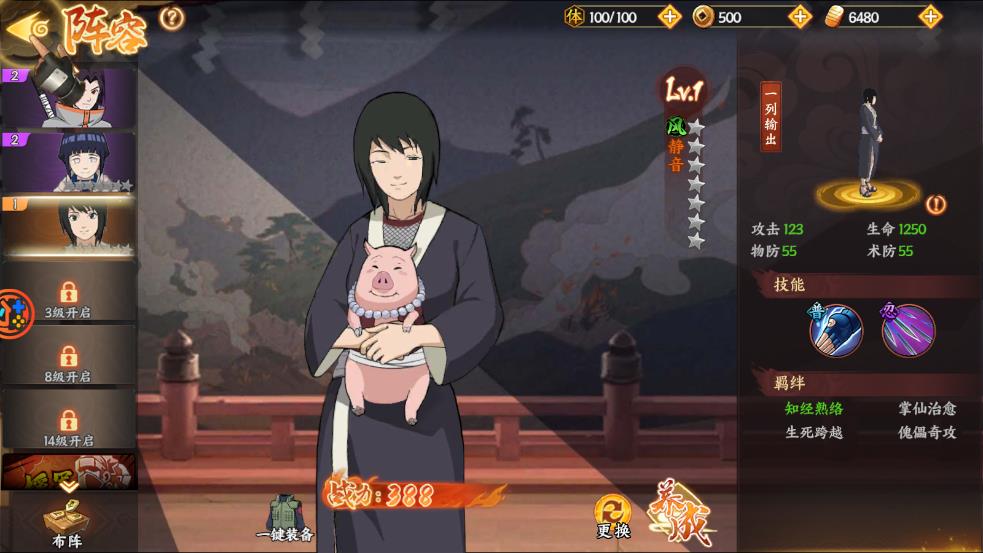The width and height of the screenshot is (983, 553).
Task: Select the purple-haired ninja portrait
Action: pos(70,161)
